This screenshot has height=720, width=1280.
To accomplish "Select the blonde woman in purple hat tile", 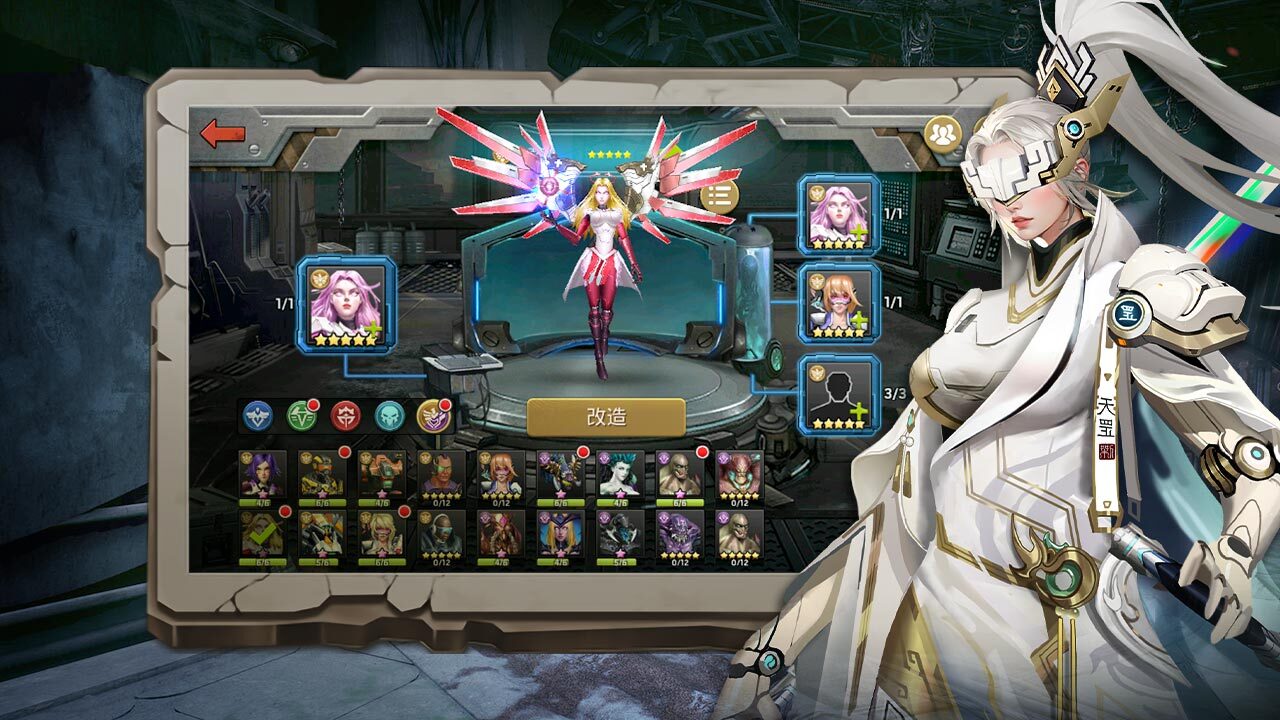I will click(561, 534).
